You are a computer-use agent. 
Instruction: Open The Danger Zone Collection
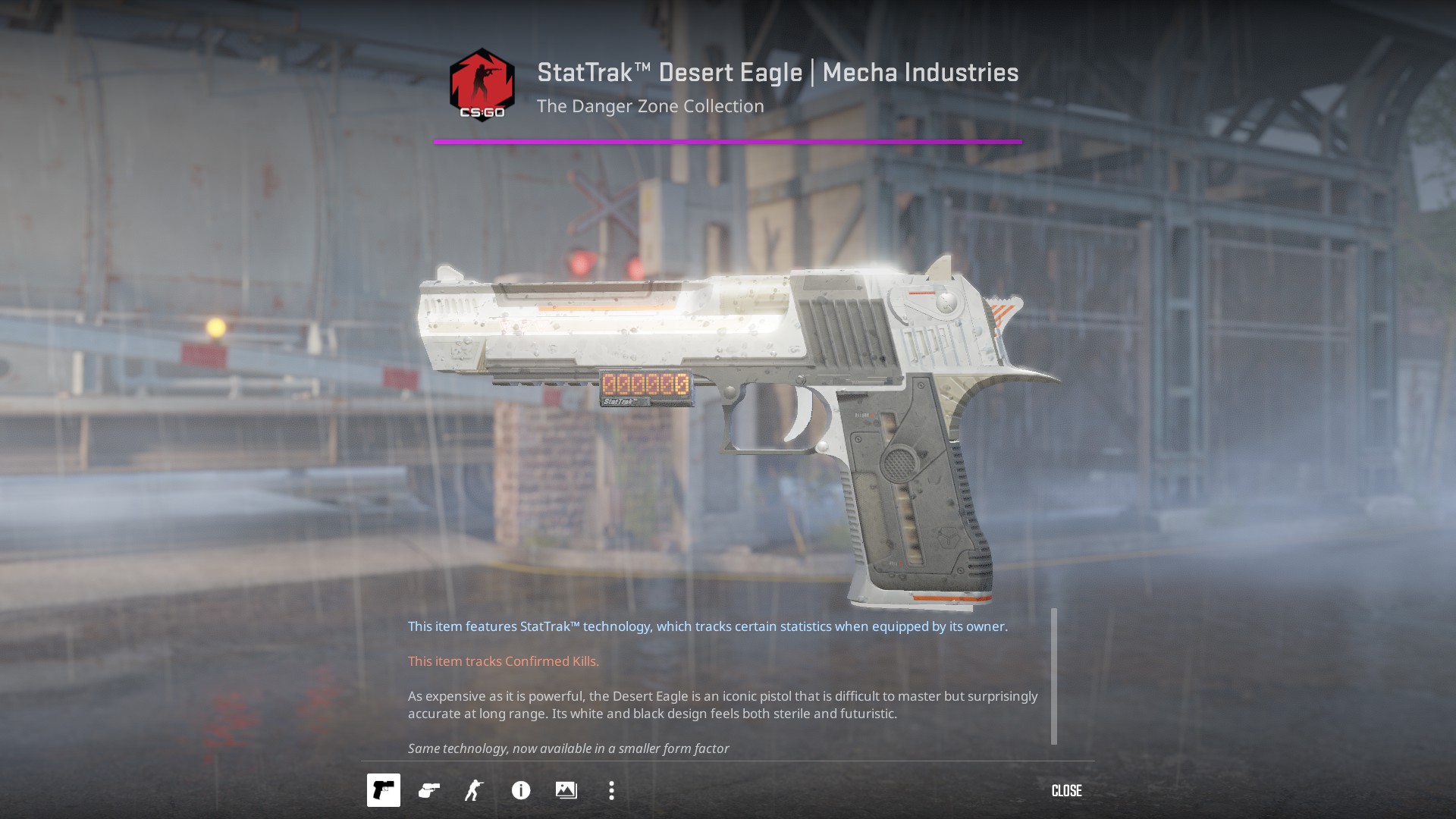(x=650, y=106)
